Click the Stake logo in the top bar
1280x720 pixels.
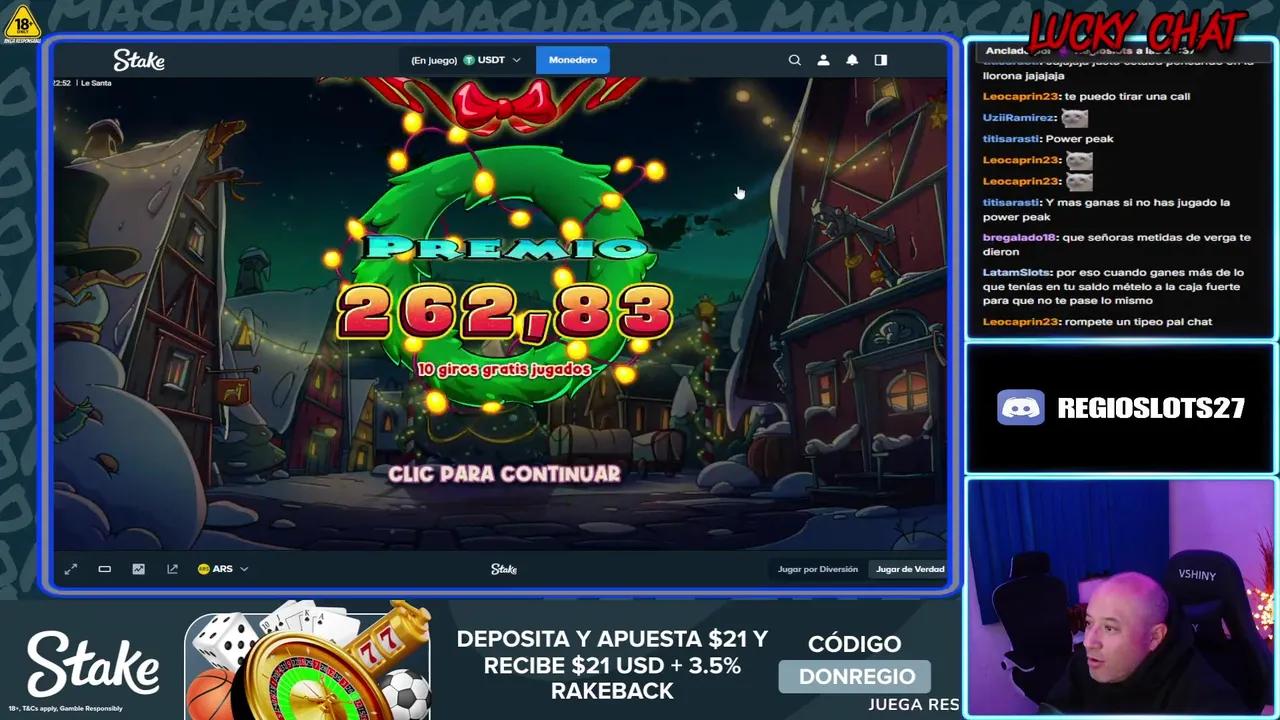click(x=139, y=60)
